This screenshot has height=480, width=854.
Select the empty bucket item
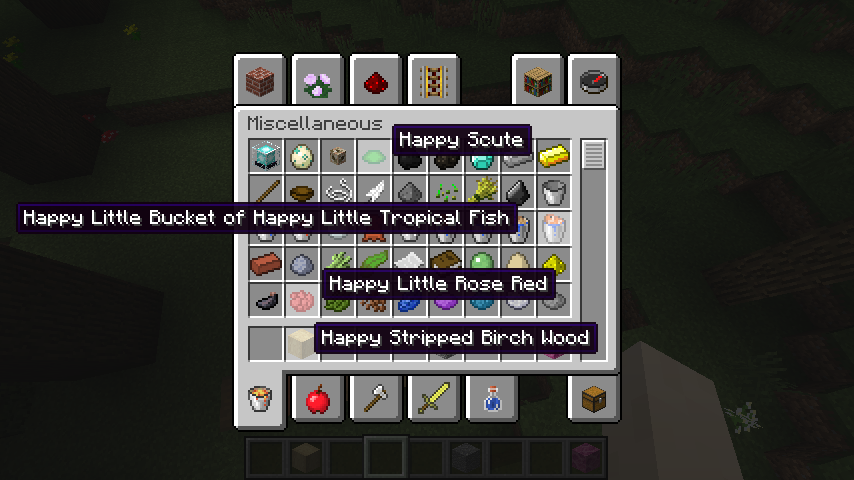[x=553, y=192]
